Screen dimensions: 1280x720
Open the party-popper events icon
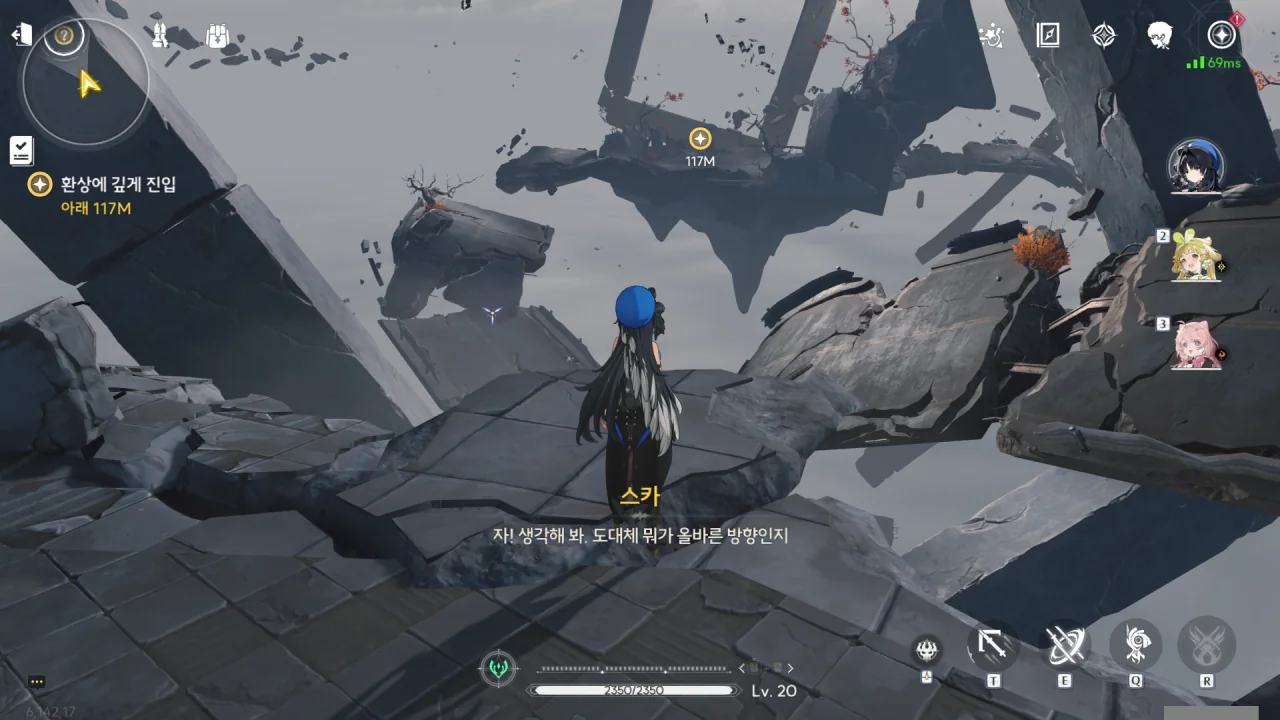[x=991, y=36]
